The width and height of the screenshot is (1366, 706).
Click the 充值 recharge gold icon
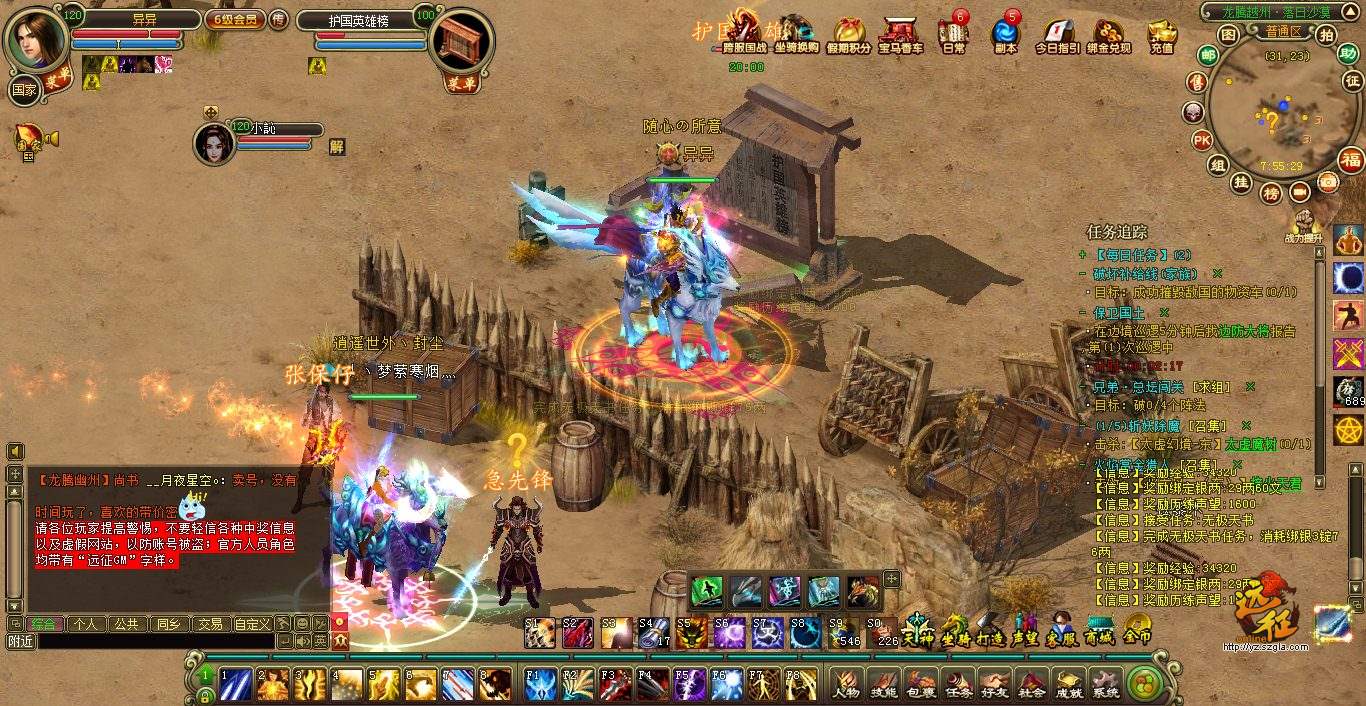click(1161, 34)
